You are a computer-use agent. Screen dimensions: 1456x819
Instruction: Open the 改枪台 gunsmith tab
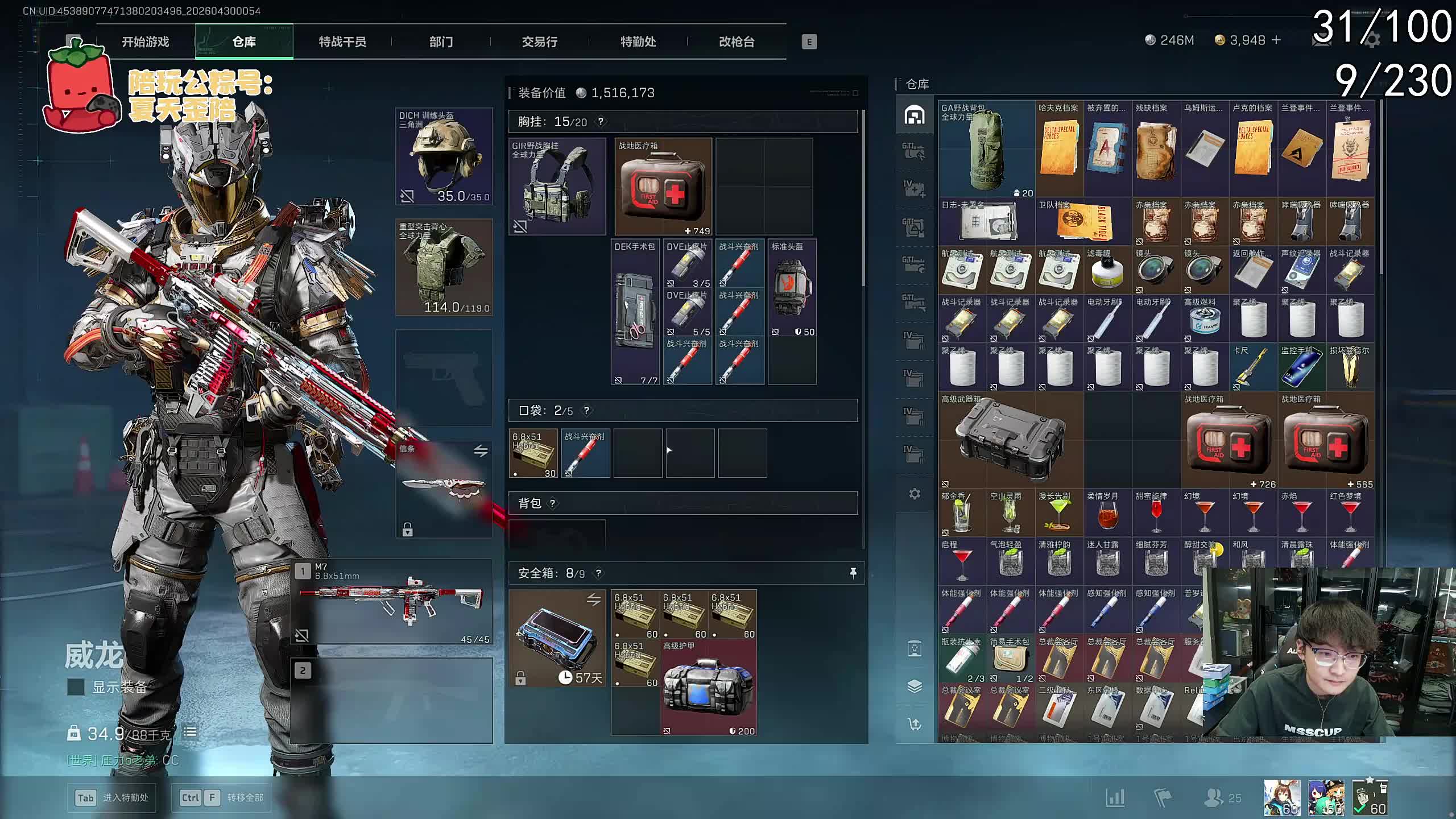click(737, 42)
